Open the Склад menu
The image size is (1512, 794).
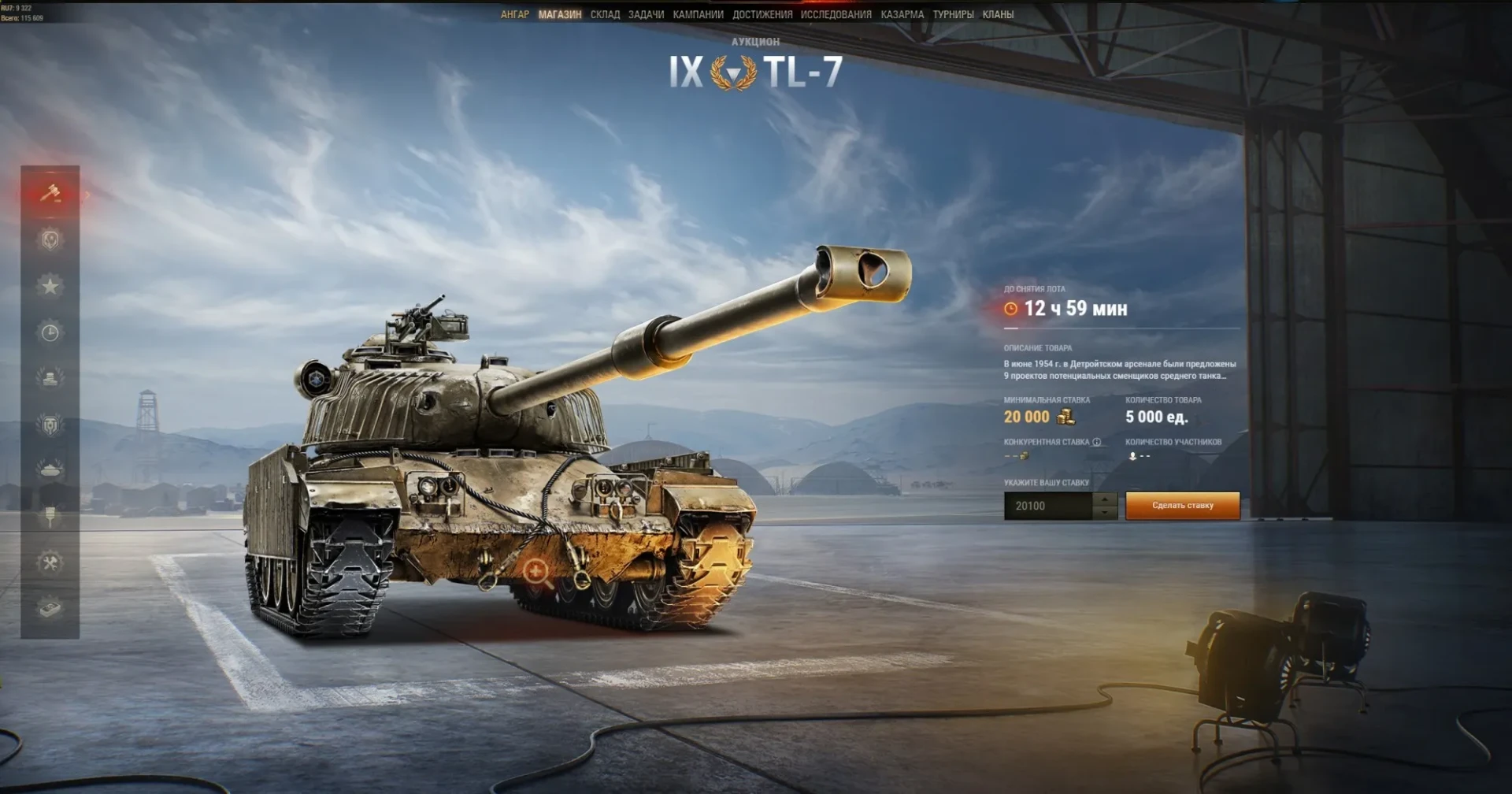point(605,14)
